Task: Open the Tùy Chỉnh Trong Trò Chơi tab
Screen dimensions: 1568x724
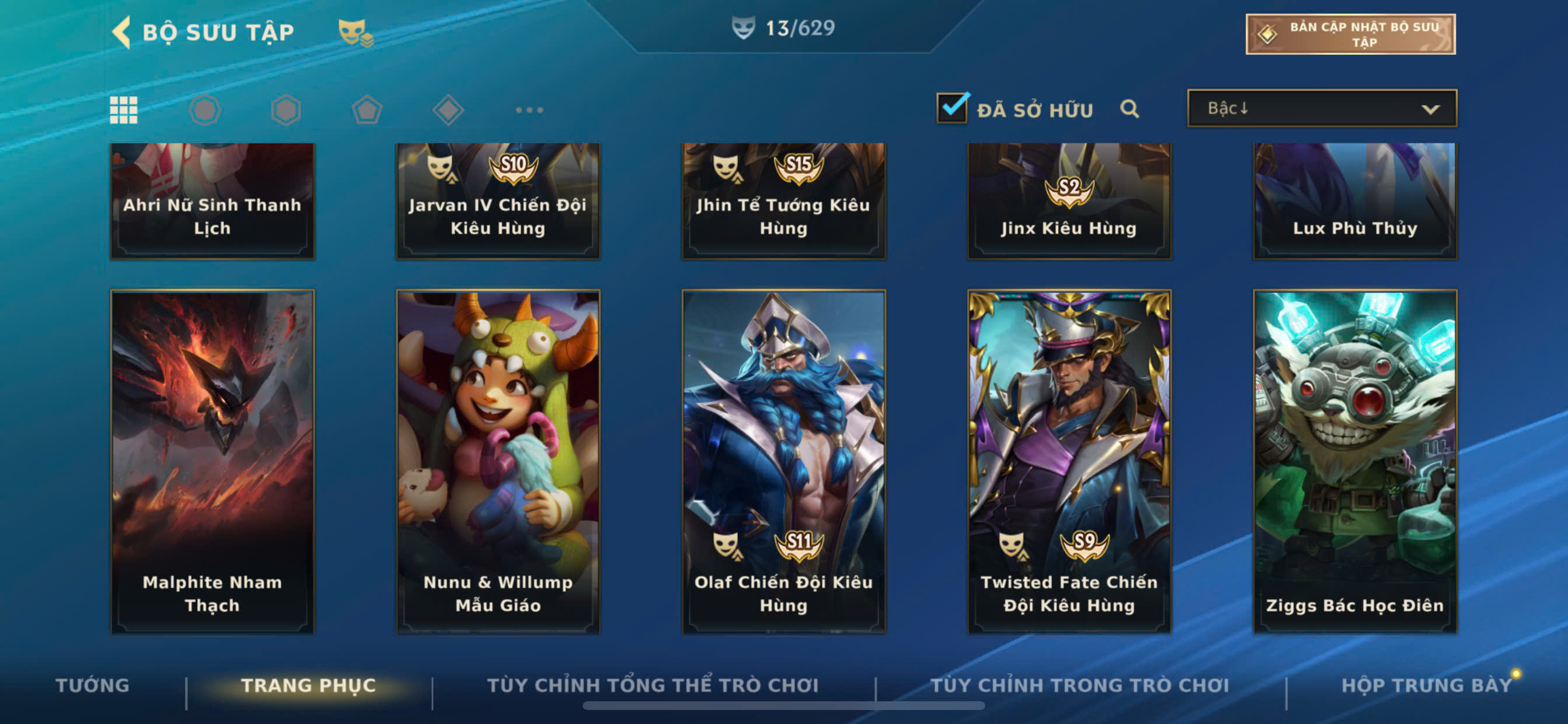Action: pos(1079,685)
